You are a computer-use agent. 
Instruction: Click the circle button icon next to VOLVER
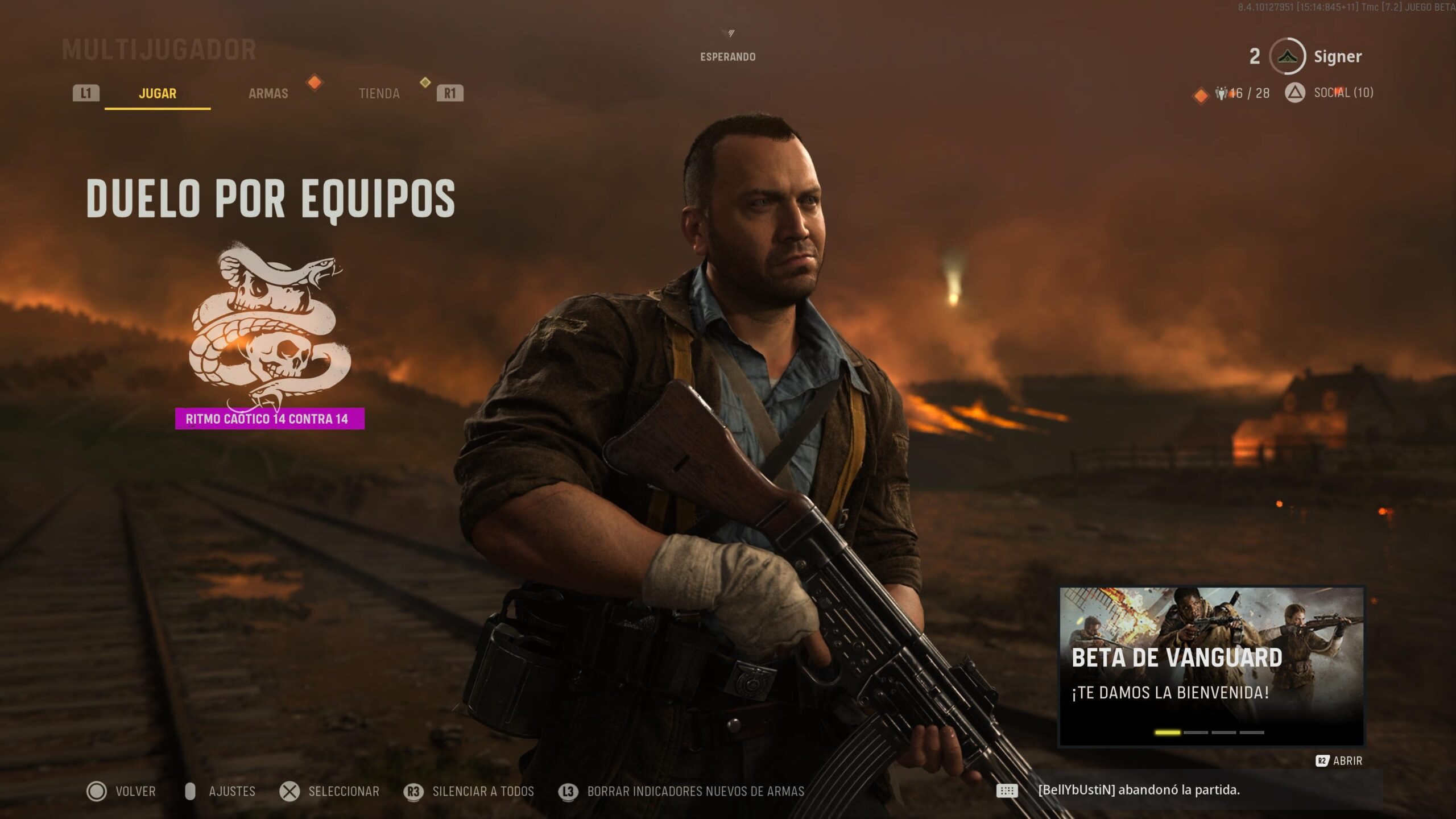click(98, 791)
